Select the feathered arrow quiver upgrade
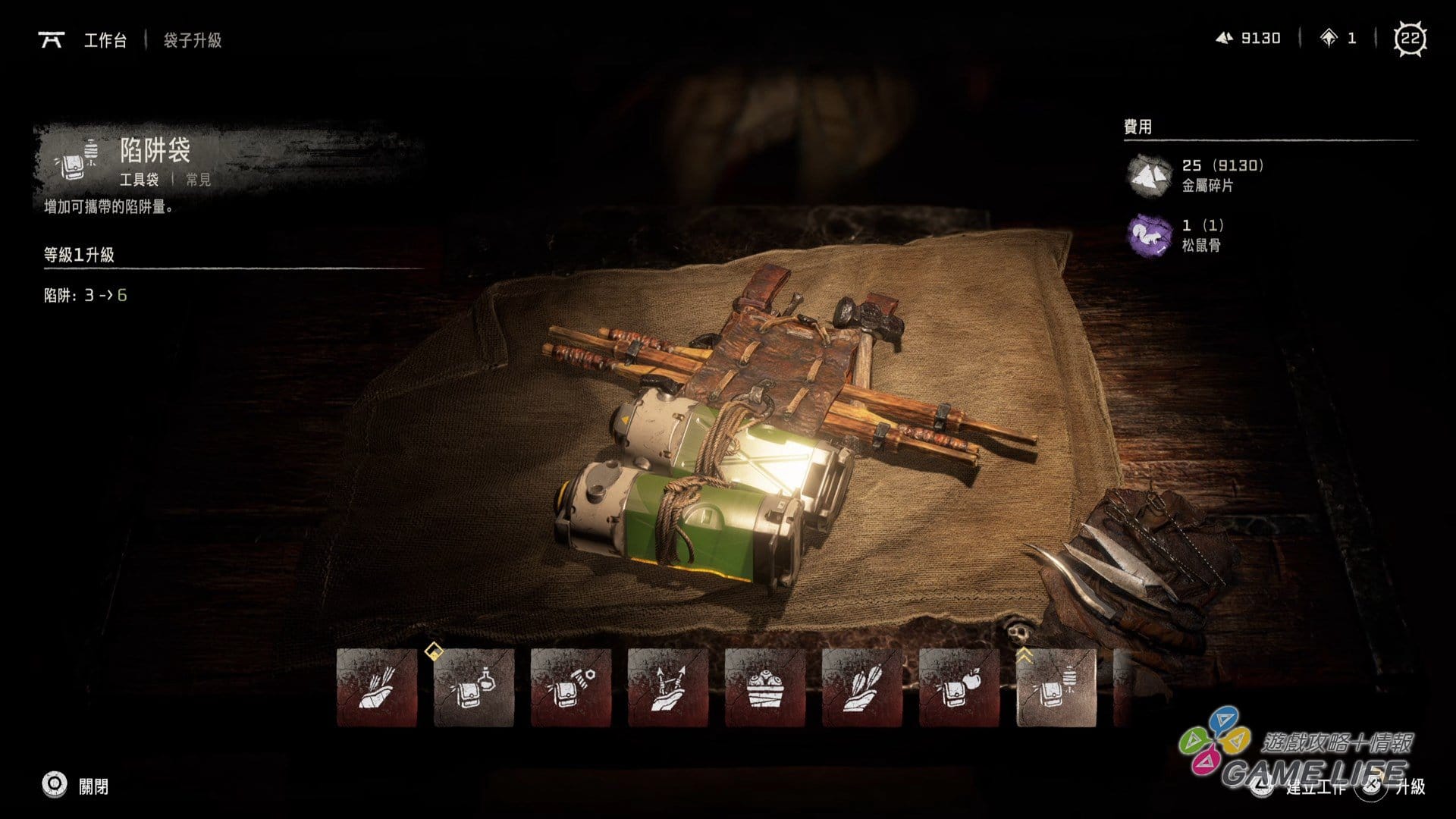 tap(862, 688)
